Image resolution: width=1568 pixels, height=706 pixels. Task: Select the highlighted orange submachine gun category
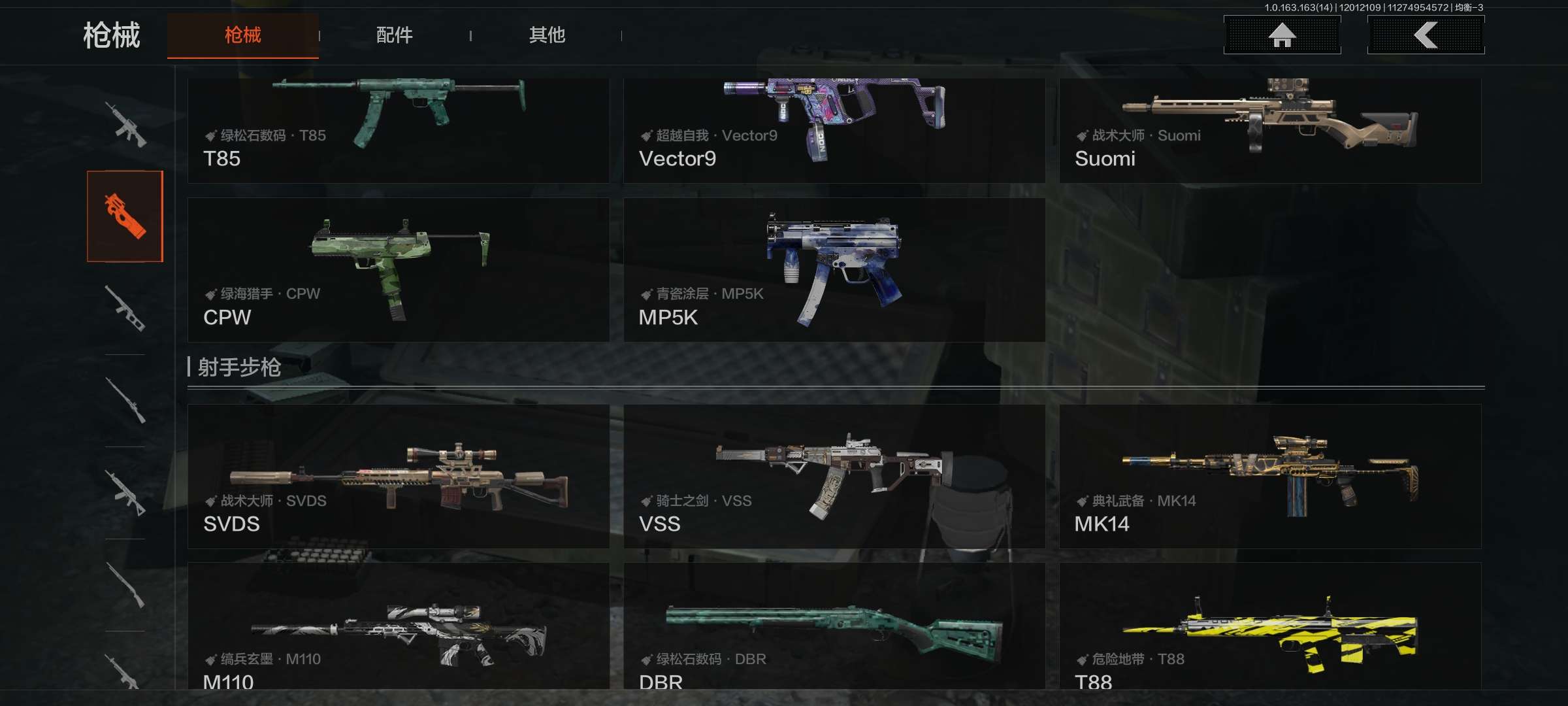(125, 216)
